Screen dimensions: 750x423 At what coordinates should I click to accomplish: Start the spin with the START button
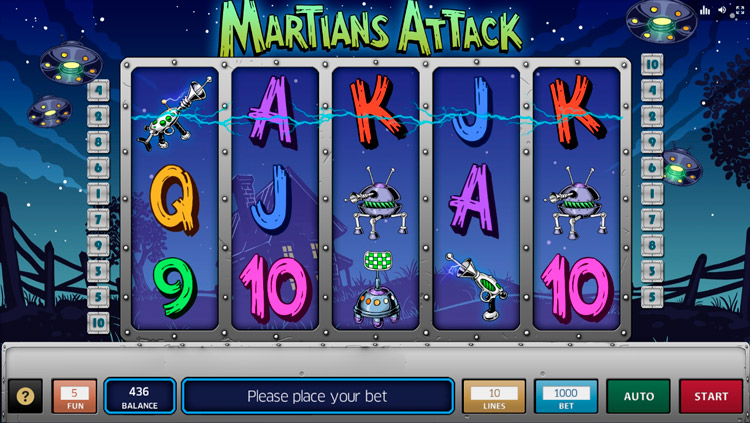[x=711, y=396]
